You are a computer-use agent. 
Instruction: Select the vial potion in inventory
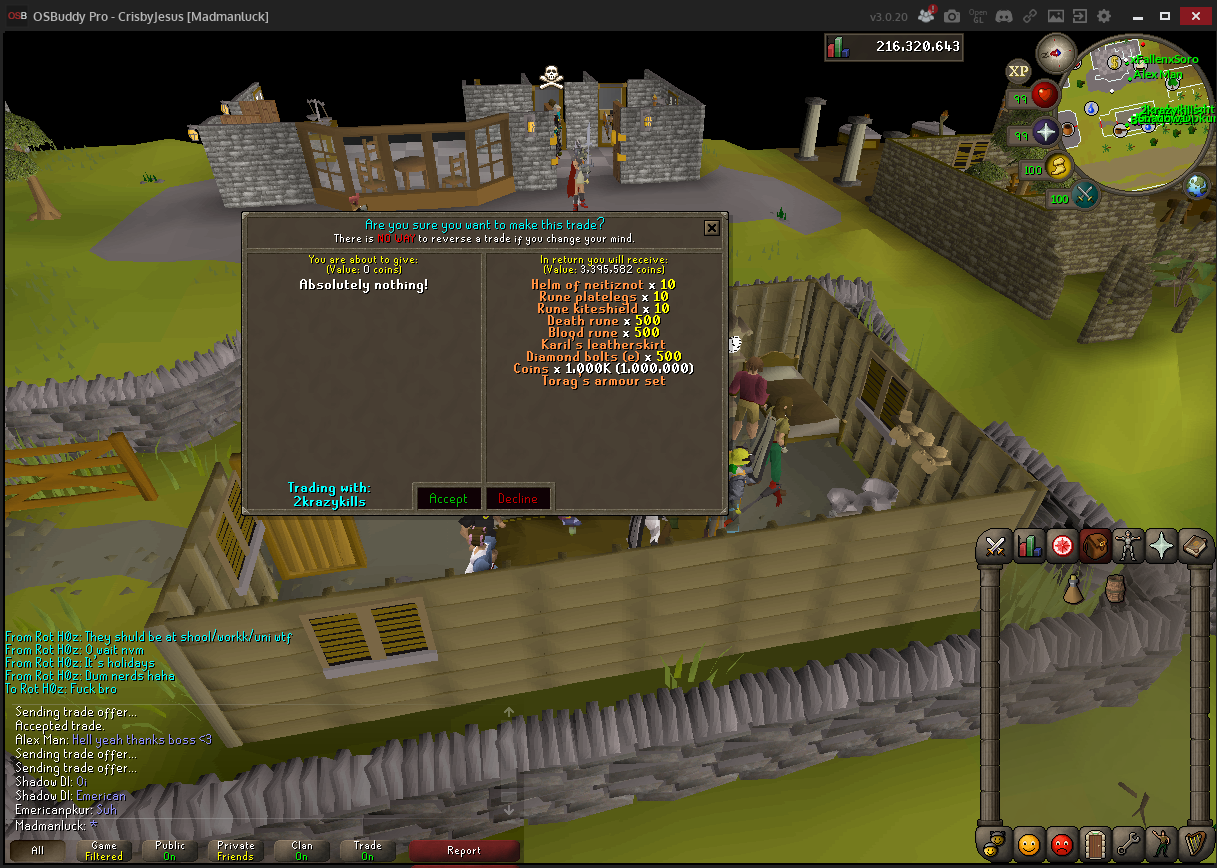(x=1074, y=590)
